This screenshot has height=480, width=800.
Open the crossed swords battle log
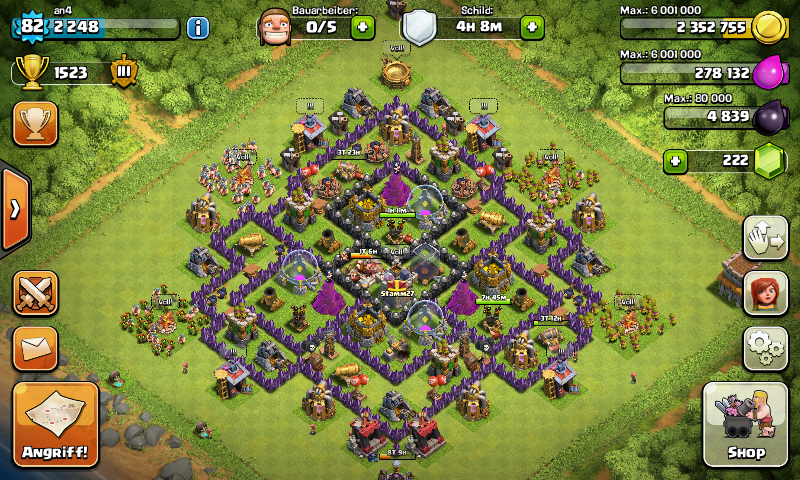[x=35, y=294]
